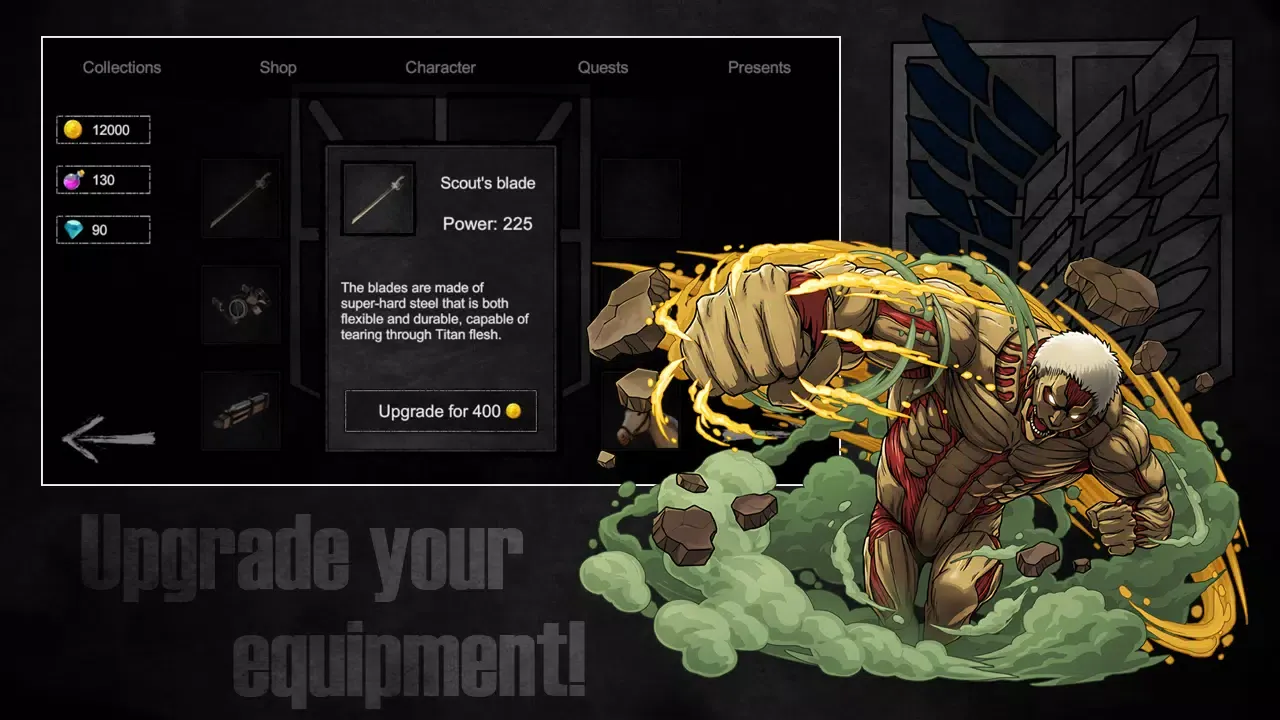Open the ODM gear item slot

[240, 307]
